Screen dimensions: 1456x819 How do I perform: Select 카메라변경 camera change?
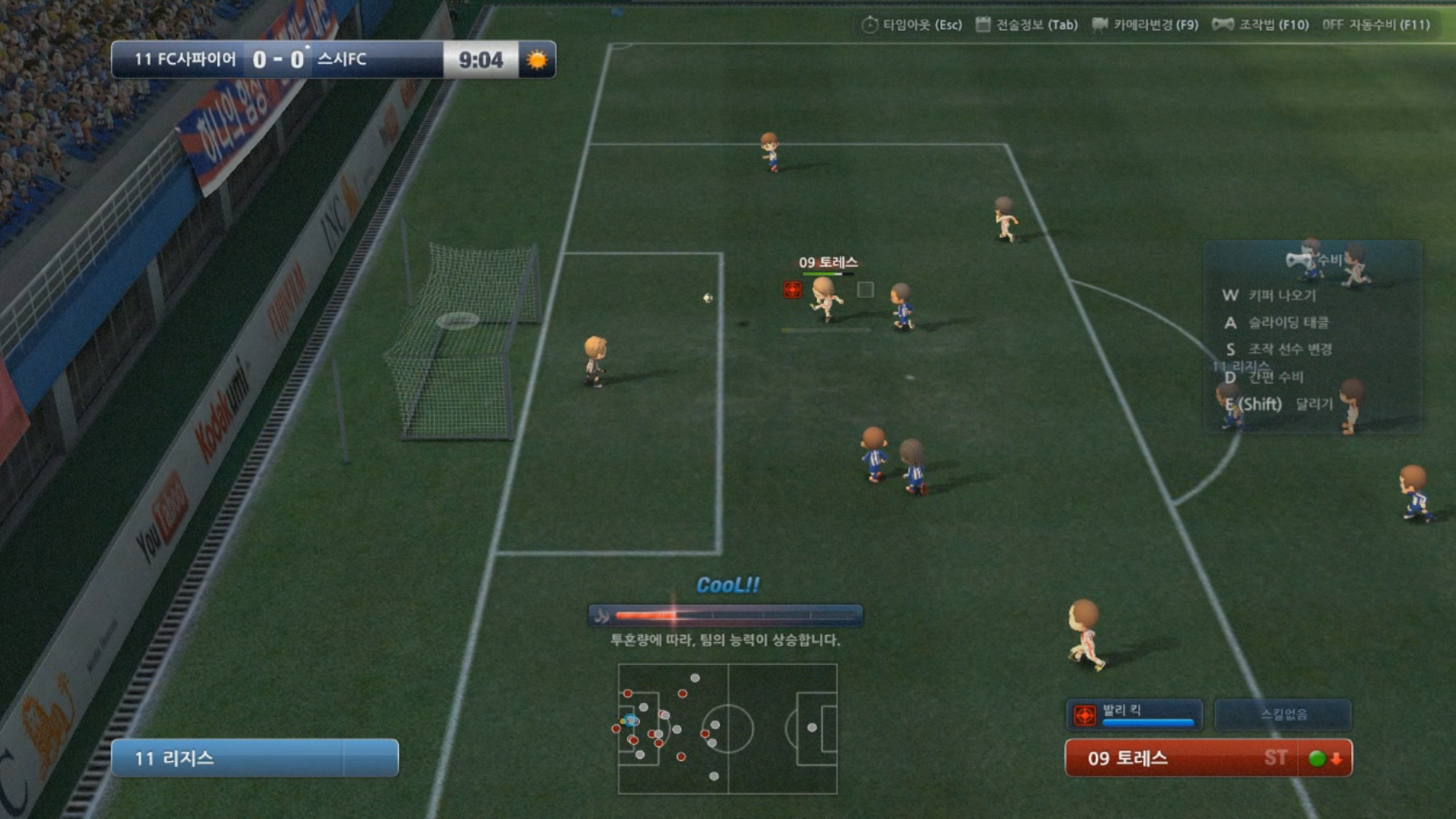(1145, 25)
